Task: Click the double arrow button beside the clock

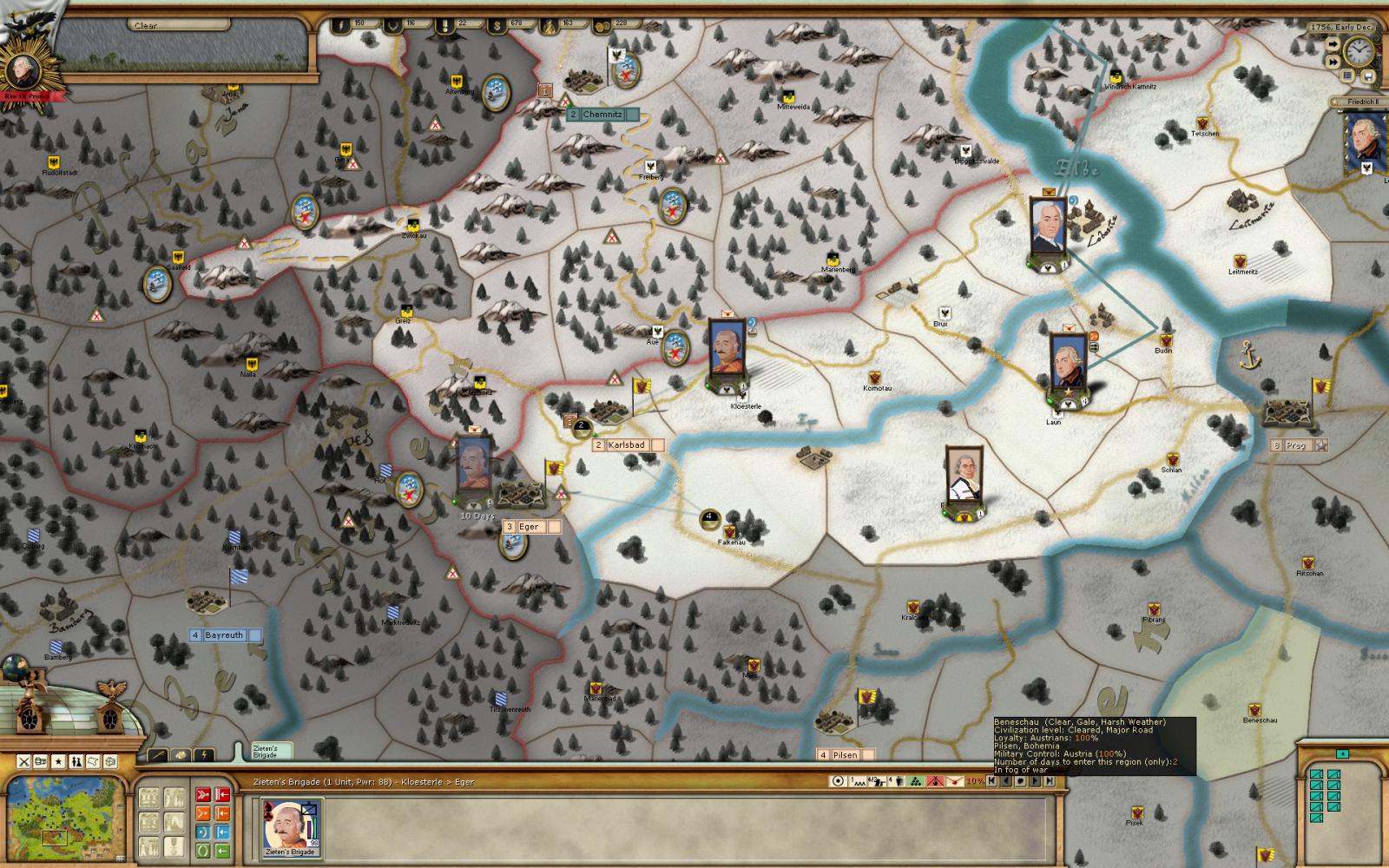Action: 1333,62
